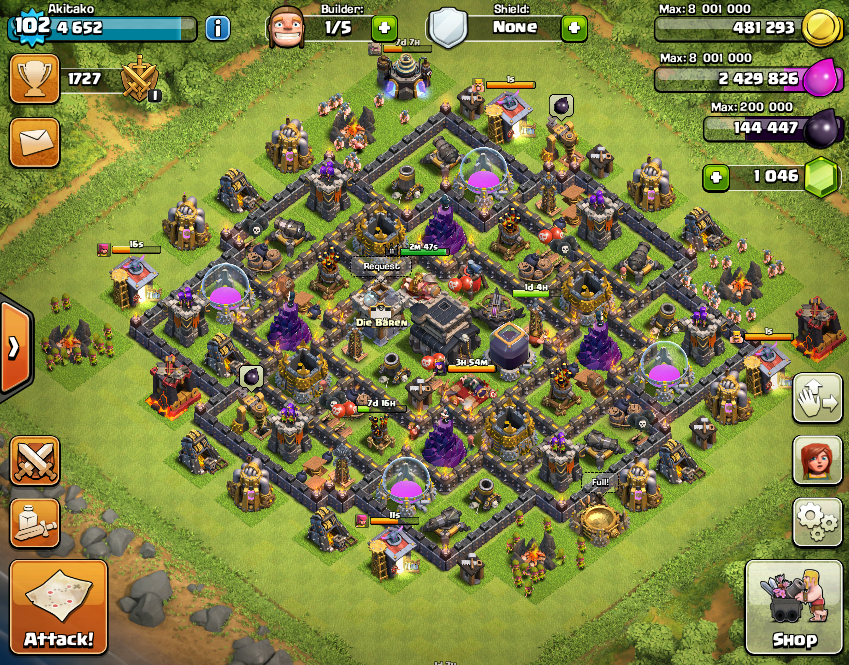
Task: Add a builder with the green plus
Action: [383, 27]
